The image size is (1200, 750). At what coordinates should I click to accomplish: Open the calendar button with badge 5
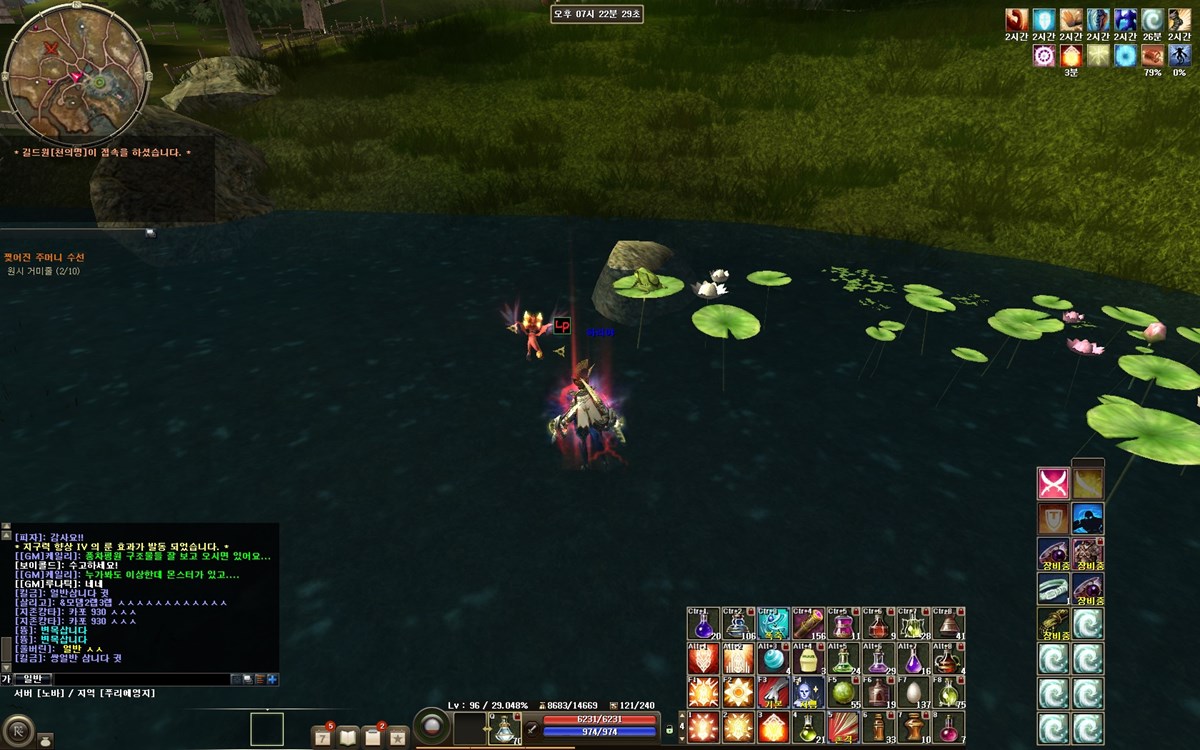point(323,737)
